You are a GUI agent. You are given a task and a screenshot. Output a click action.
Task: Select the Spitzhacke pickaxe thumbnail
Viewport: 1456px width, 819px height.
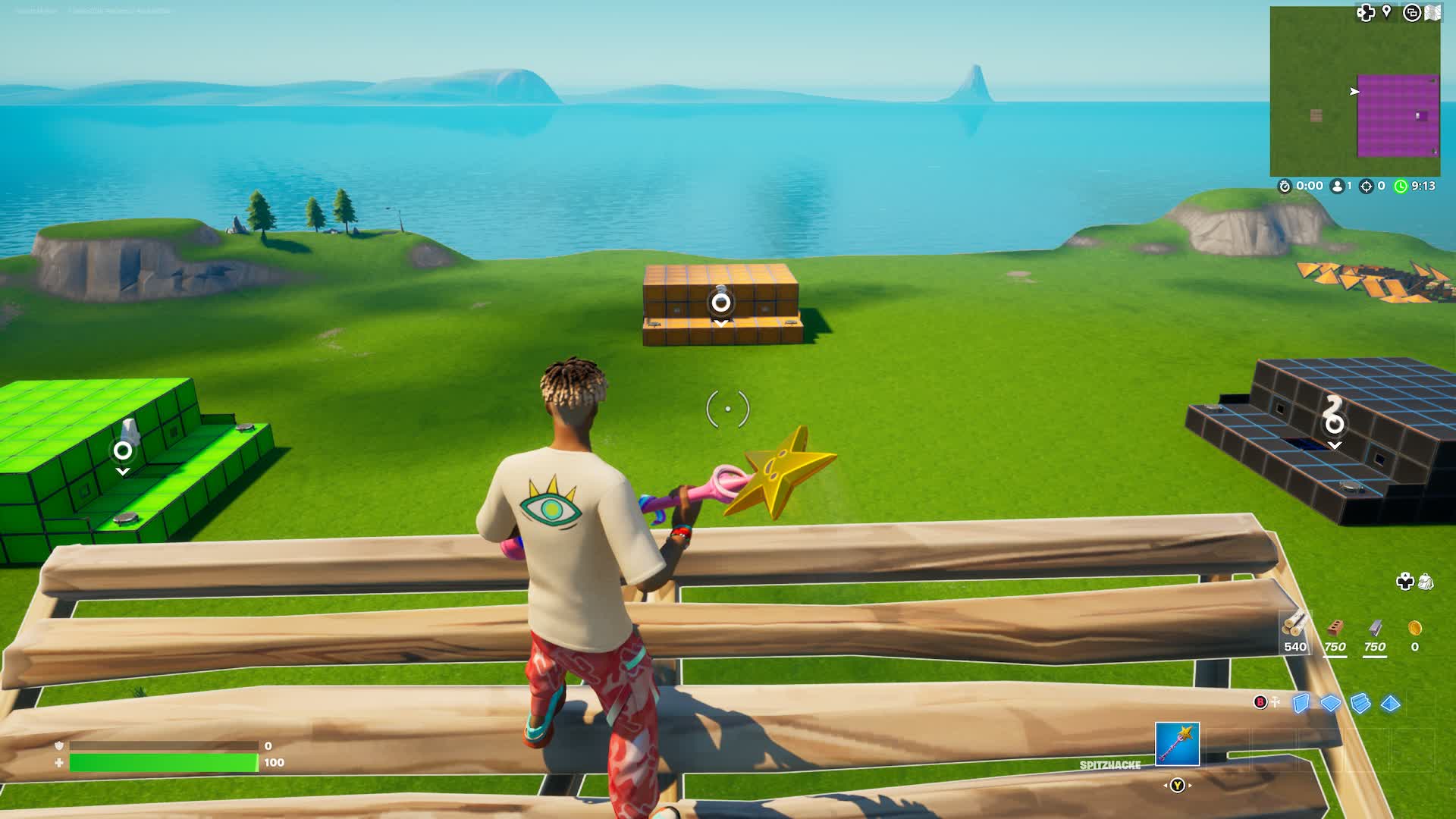[1178, 744]
